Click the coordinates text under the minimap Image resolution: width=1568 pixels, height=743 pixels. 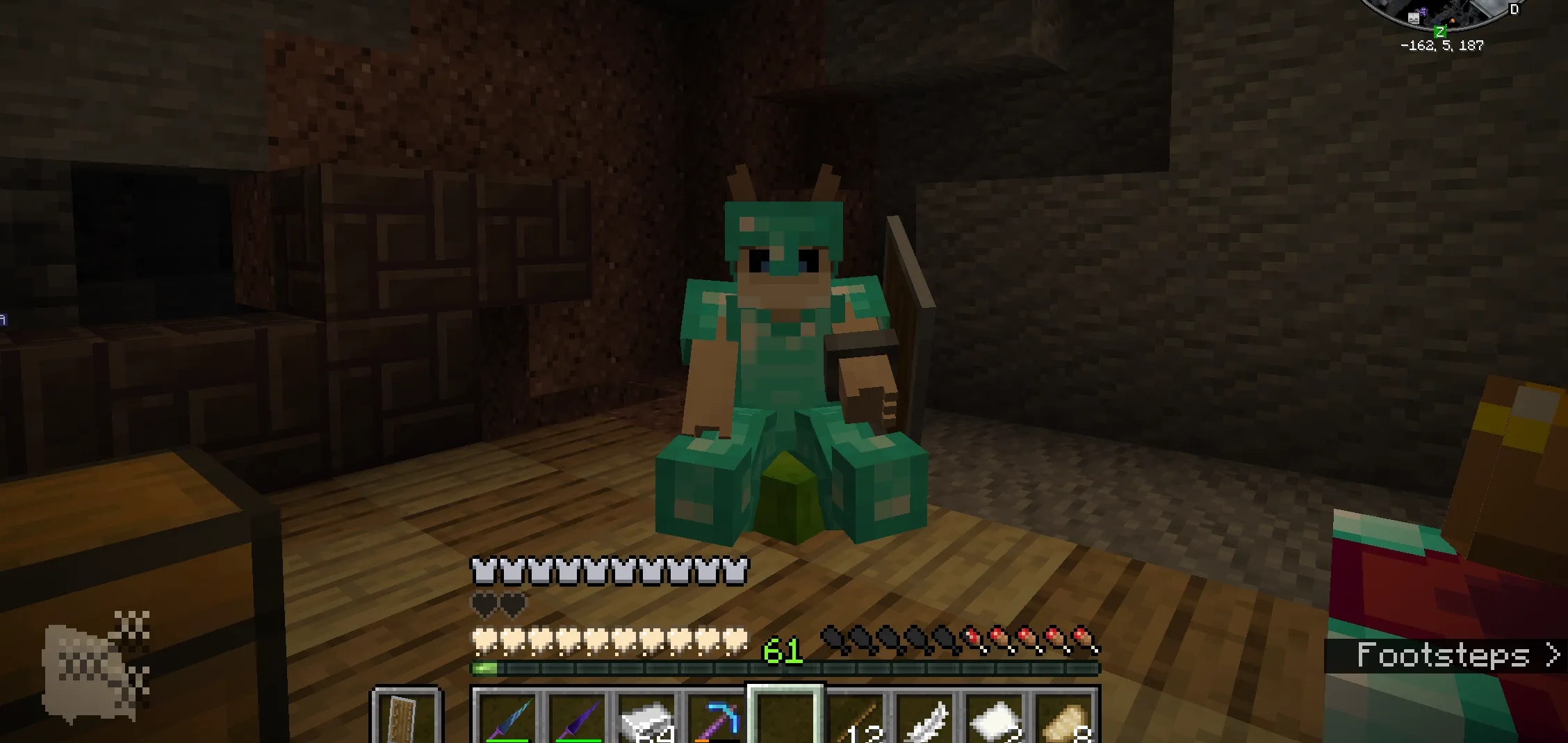pos(1443,47)
